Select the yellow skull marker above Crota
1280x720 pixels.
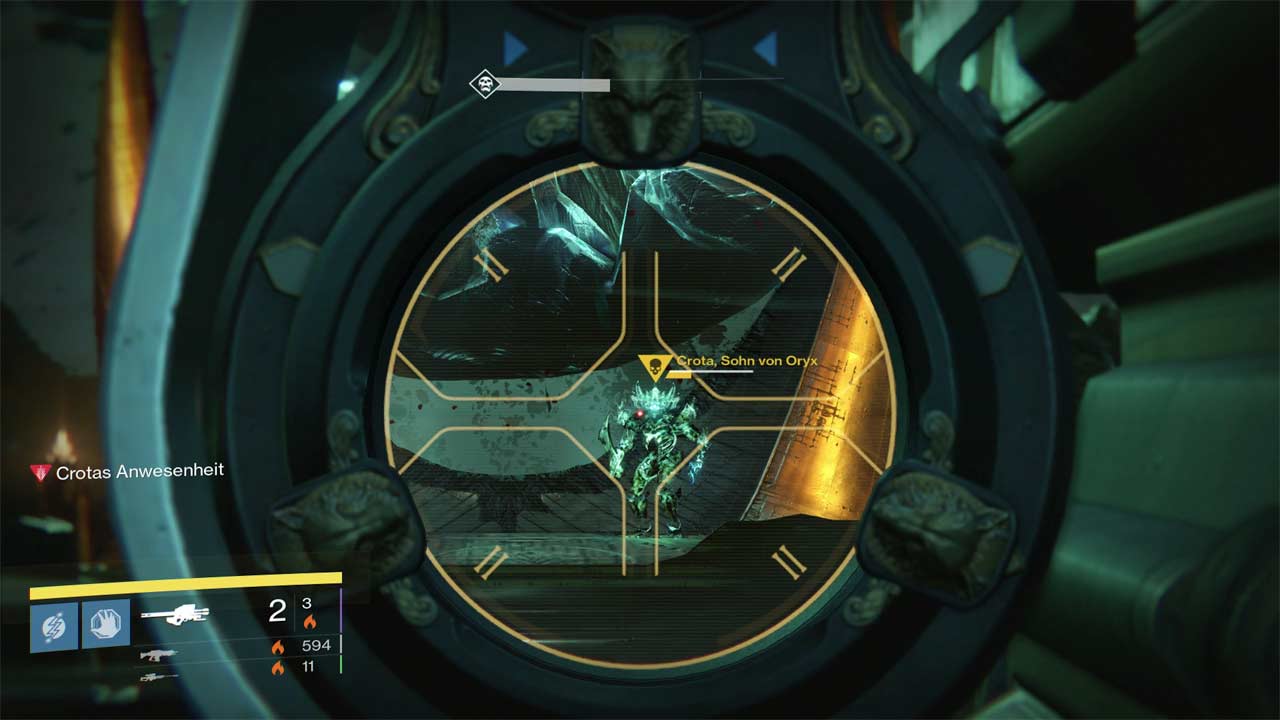655,369
